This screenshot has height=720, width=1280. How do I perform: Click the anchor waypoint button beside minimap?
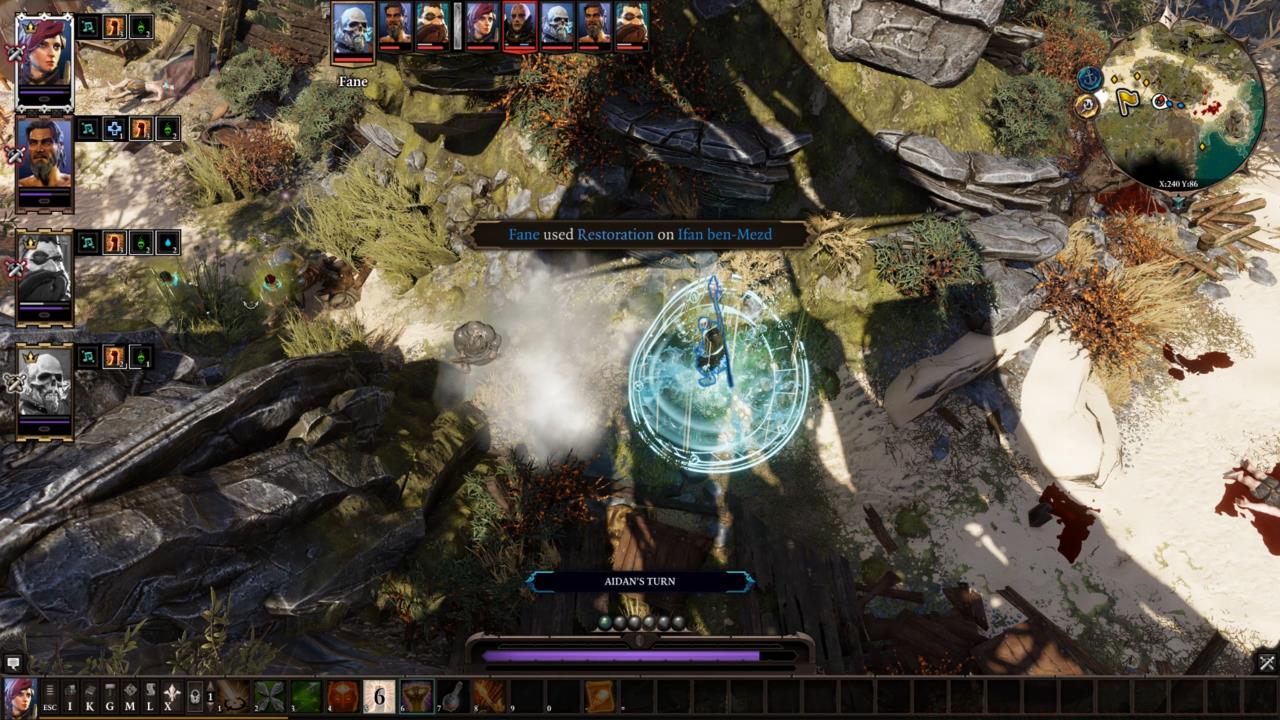[x=1089, y=77]
